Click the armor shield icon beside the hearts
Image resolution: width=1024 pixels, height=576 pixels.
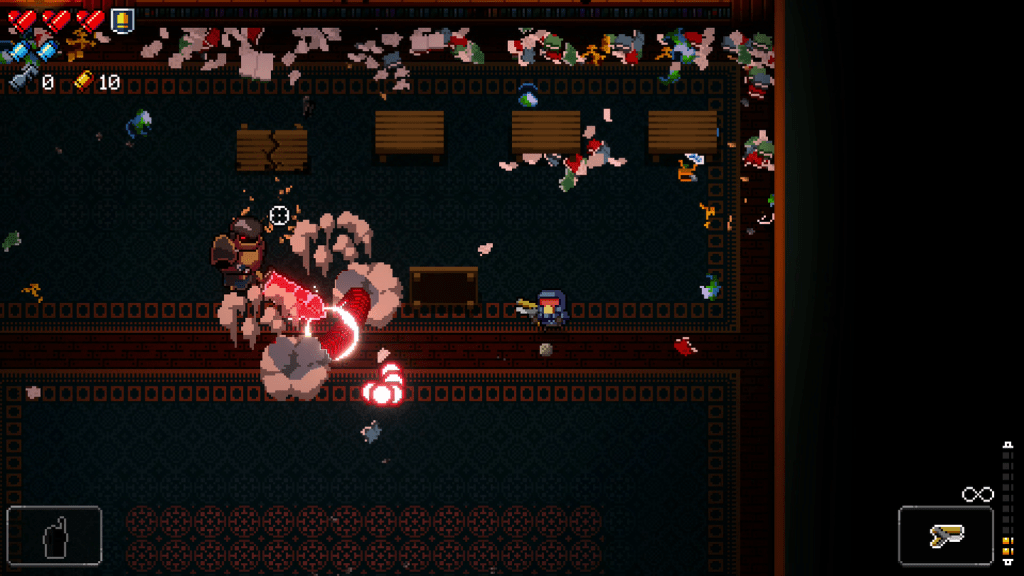[122, 20]
